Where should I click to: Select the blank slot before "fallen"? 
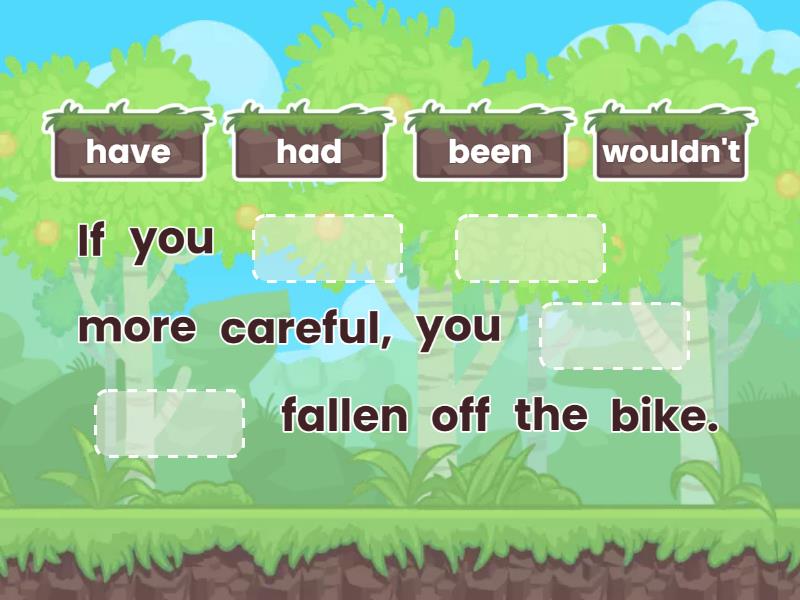tap(170, 423)
